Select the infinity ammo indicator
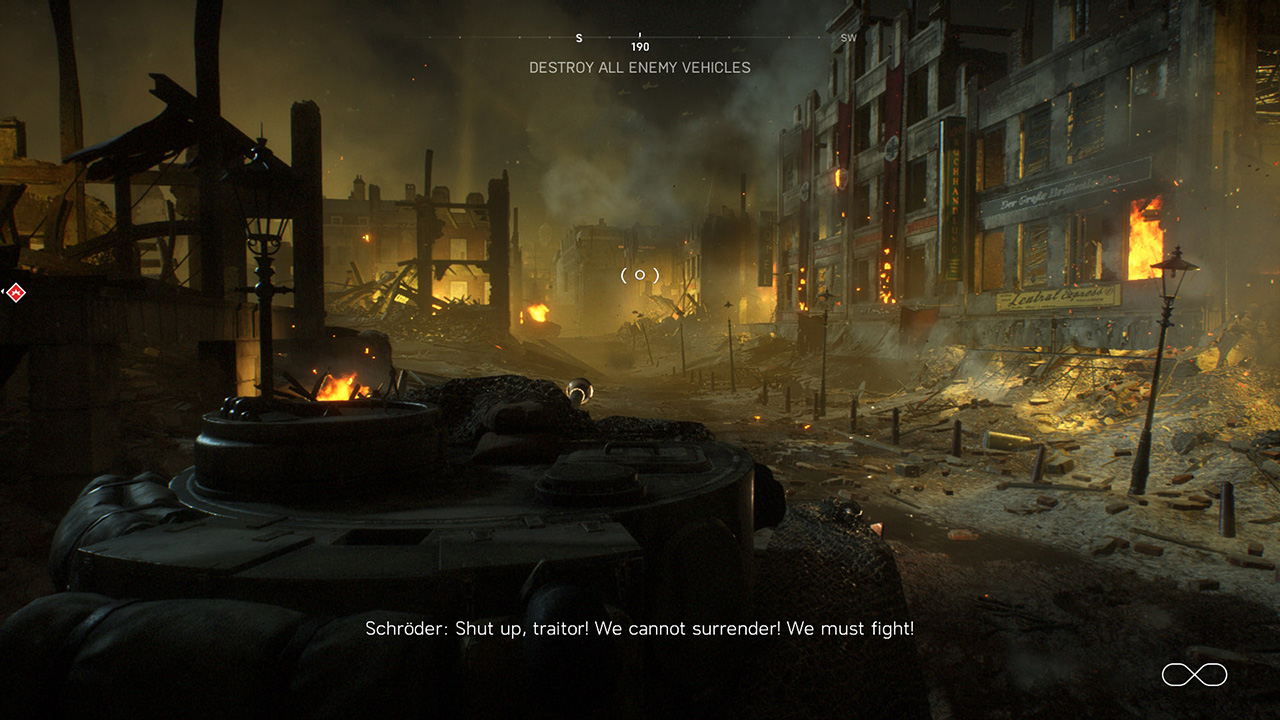 pos(1194,675)
